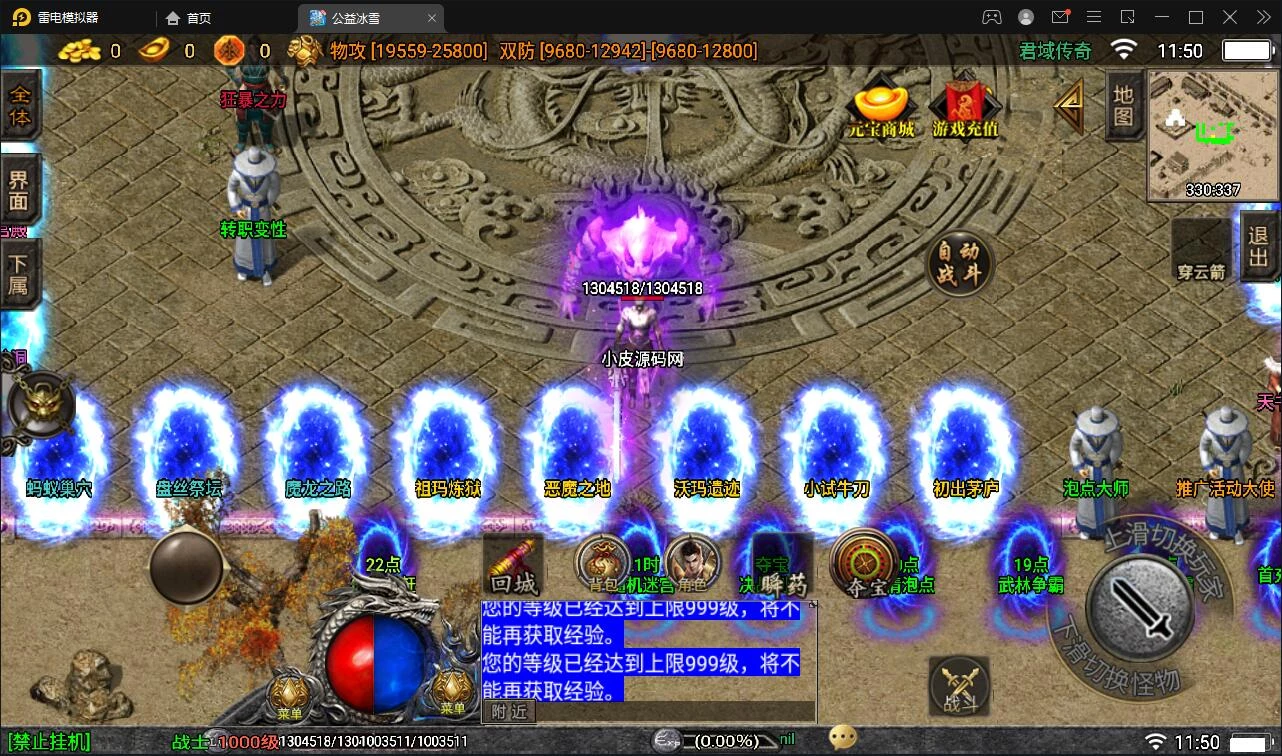Open the 游戏充值 recharge menu
This screenshot has width=1282, height=756.
(965, 109)
